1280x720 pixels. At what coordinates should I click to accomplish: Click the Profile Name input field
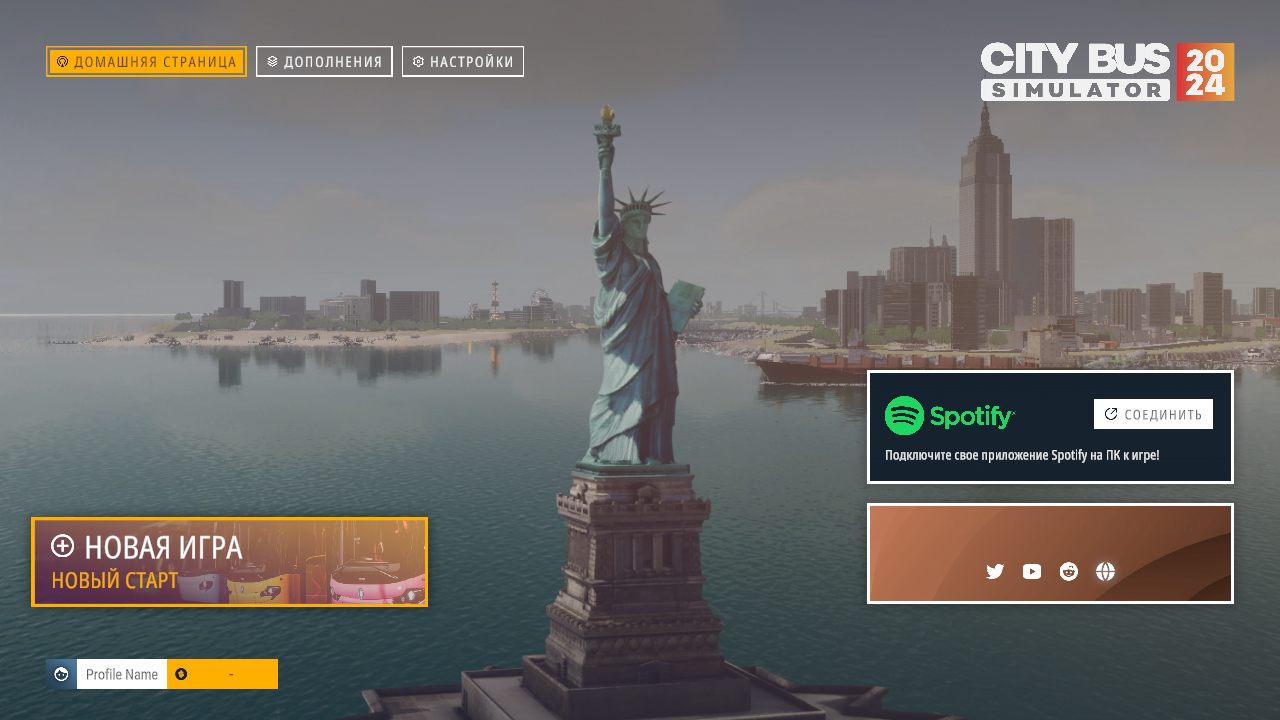coord(120,673)
